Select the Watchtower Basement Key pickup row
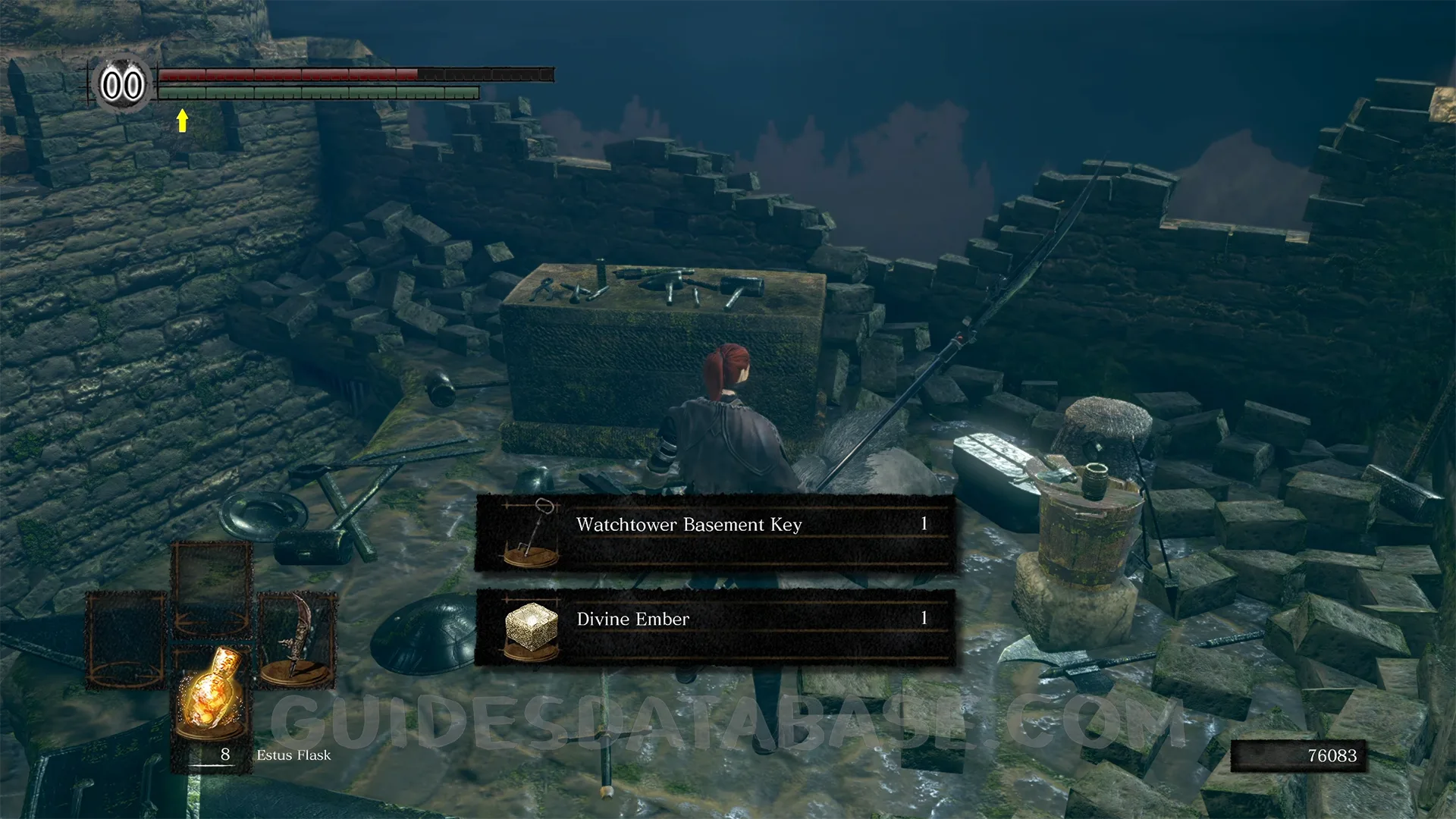 pos(714,532)
